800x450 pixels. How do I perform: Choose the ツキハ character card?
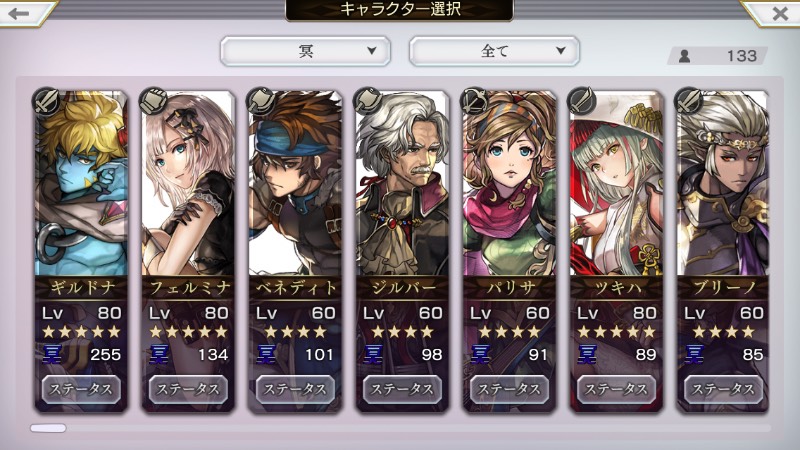[617, 190]
